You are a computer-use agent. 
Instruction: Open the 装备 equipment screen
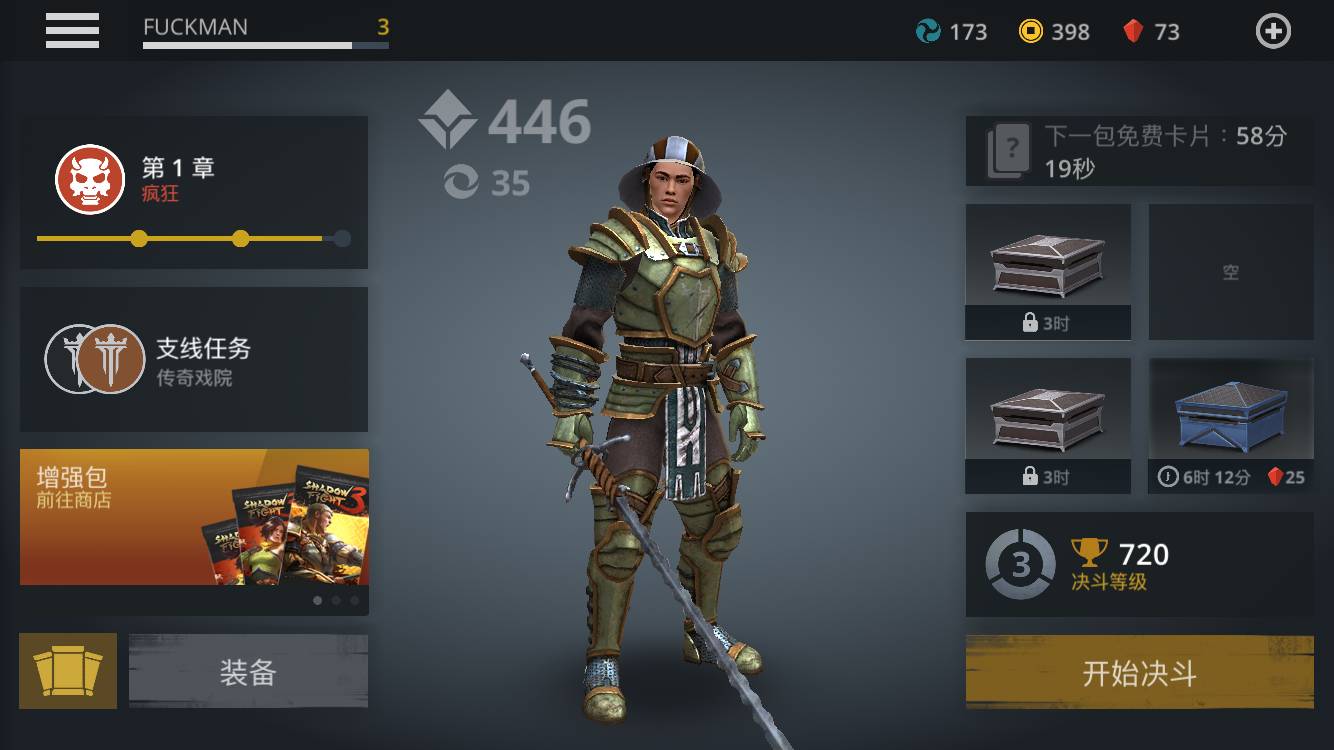point(248,672)
